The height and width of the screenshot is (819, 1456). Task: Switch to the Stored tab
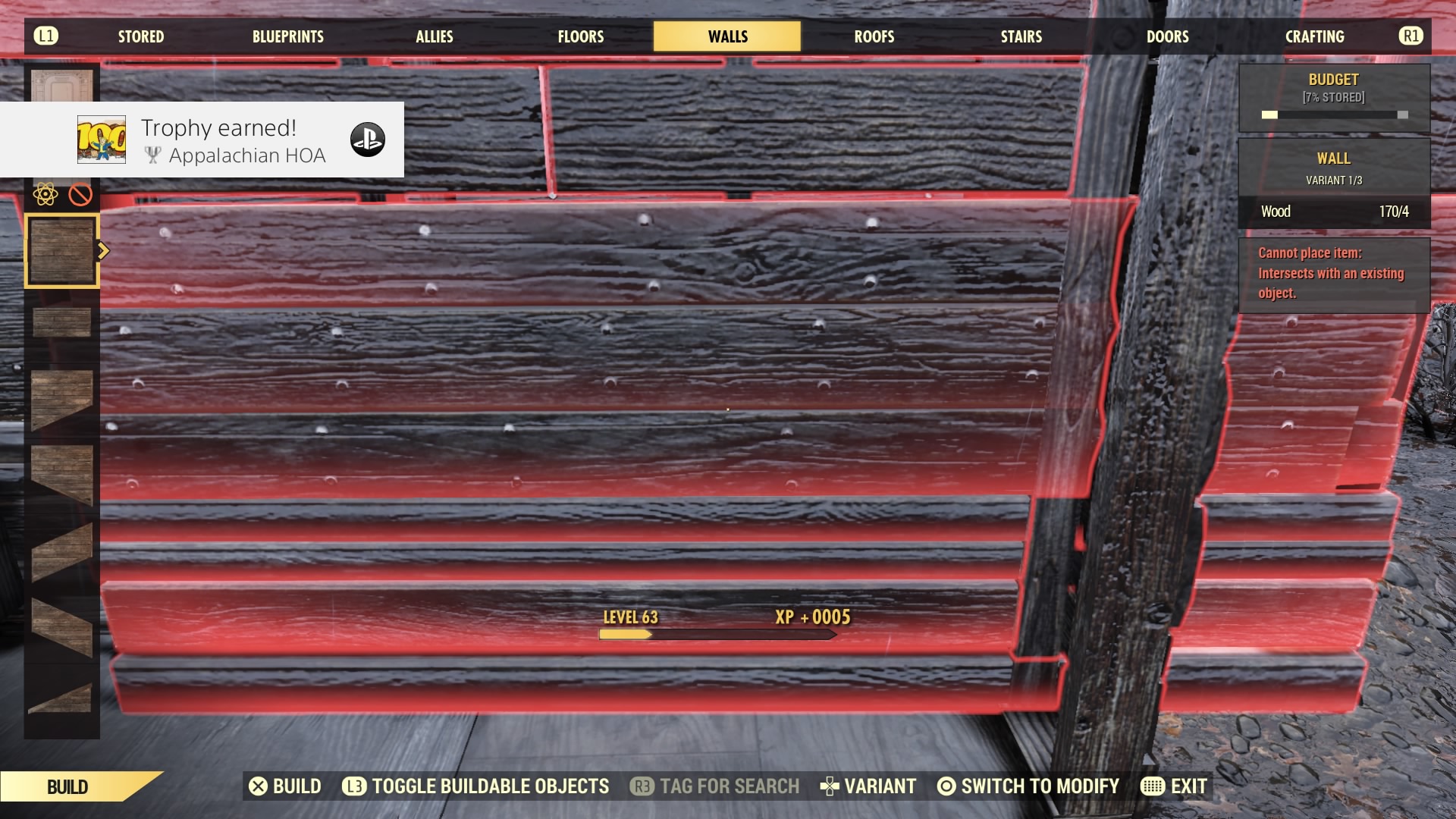tap(140, 36)
